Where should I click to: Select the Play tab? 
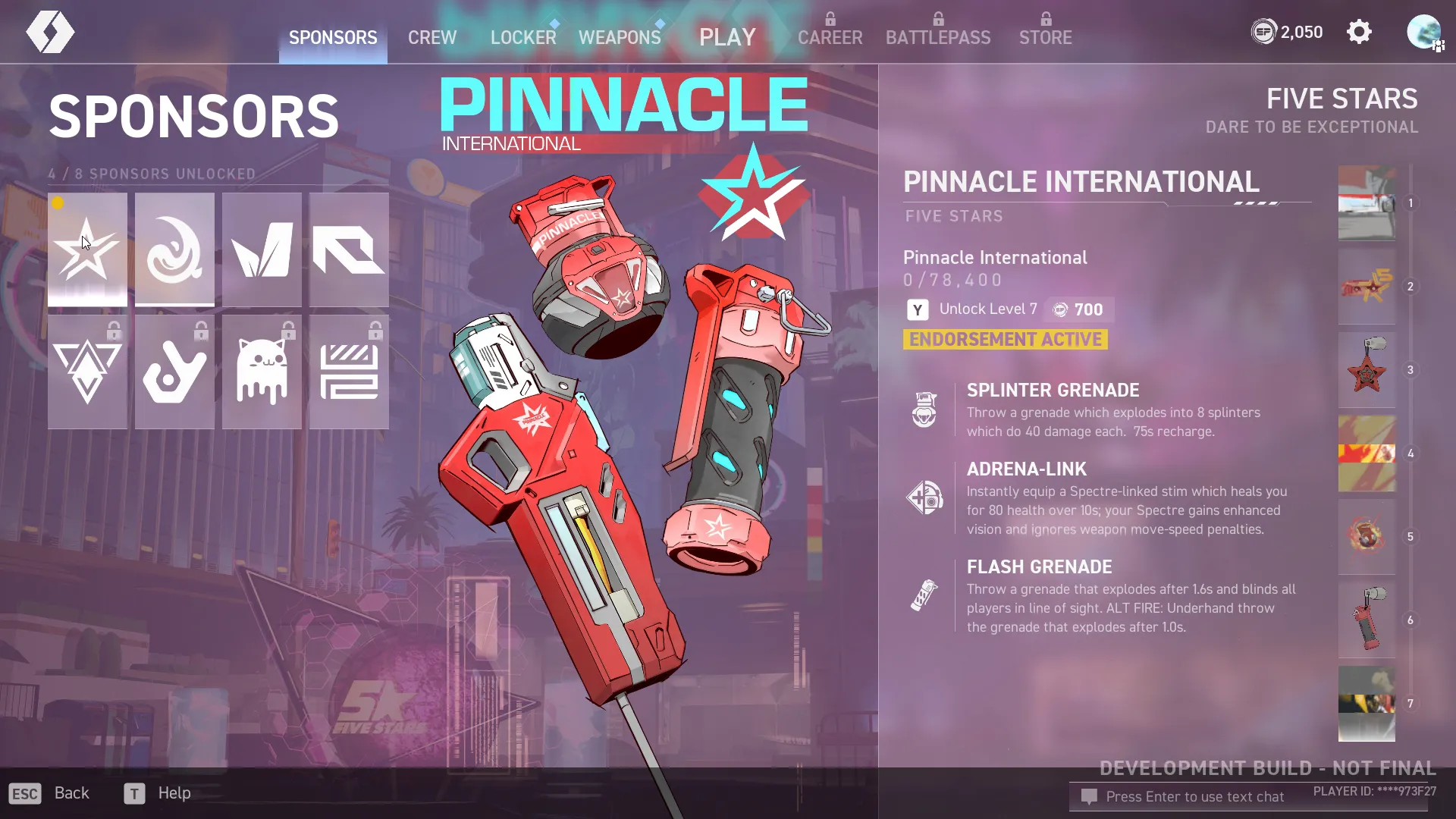pyautogui.click(x=727, y=37)
